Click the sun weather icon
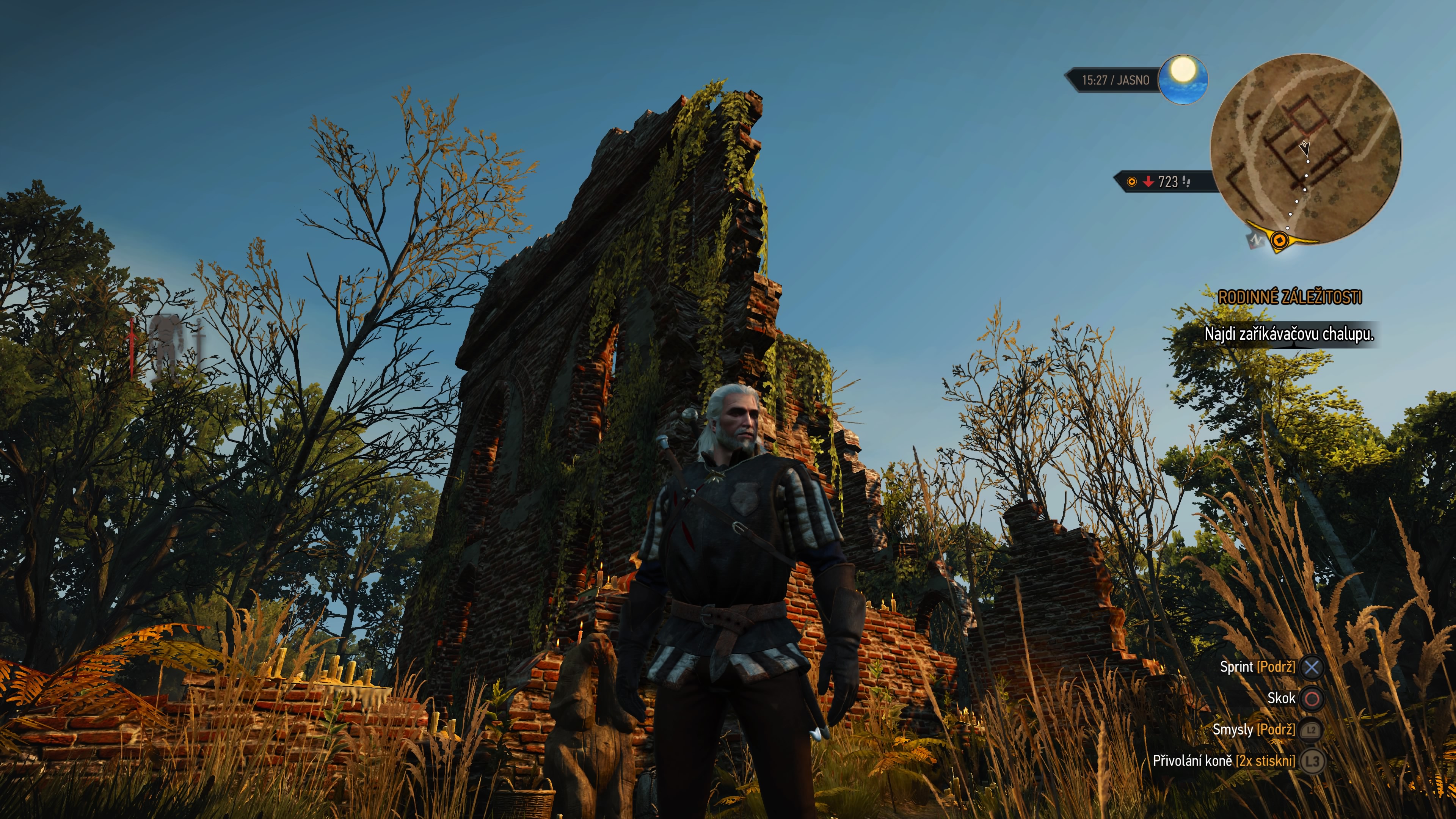Image resolution: width=1456 pixels, height=819 pixels. tap(1183, 80)
